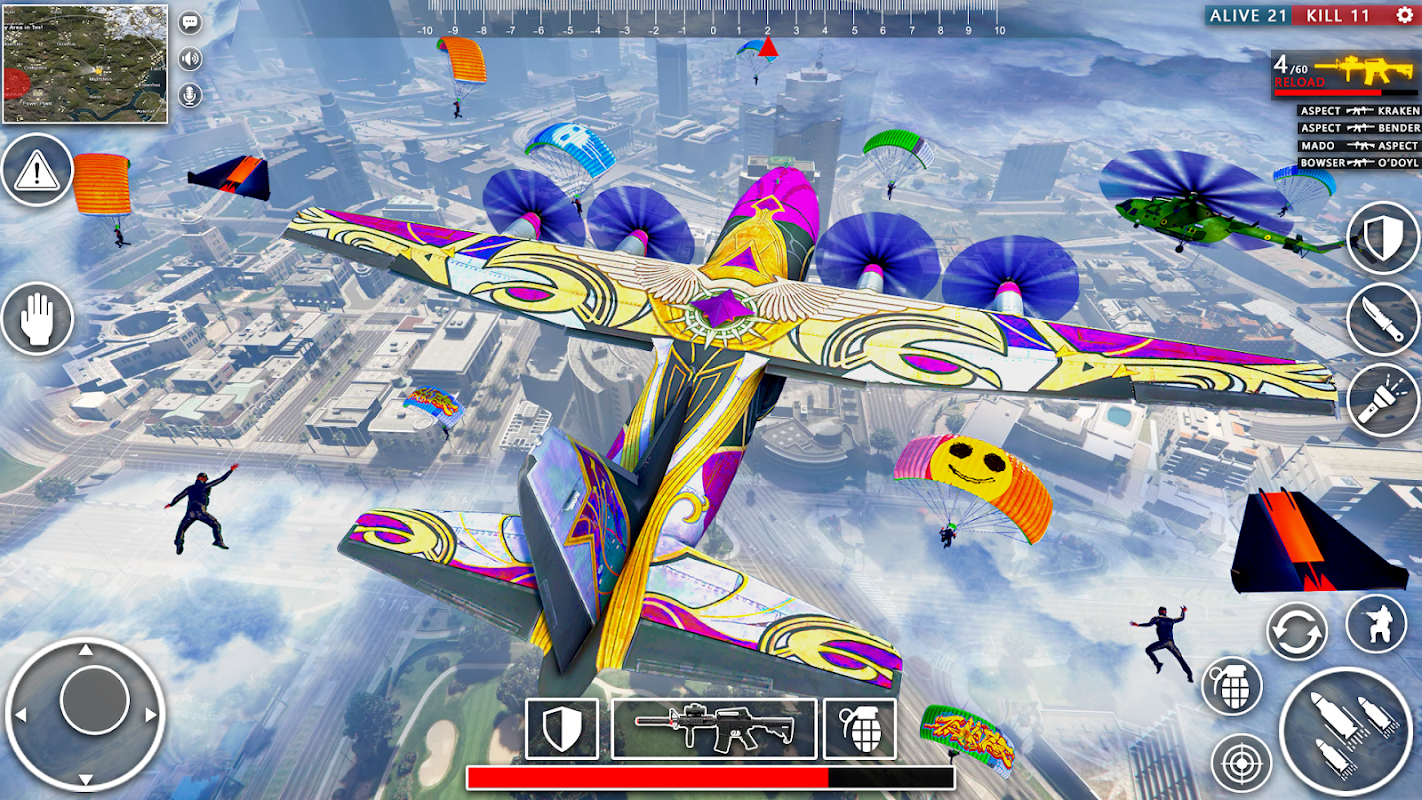Aim with the crosshair scope button

pyautogui.click(x=1241, y=763)
